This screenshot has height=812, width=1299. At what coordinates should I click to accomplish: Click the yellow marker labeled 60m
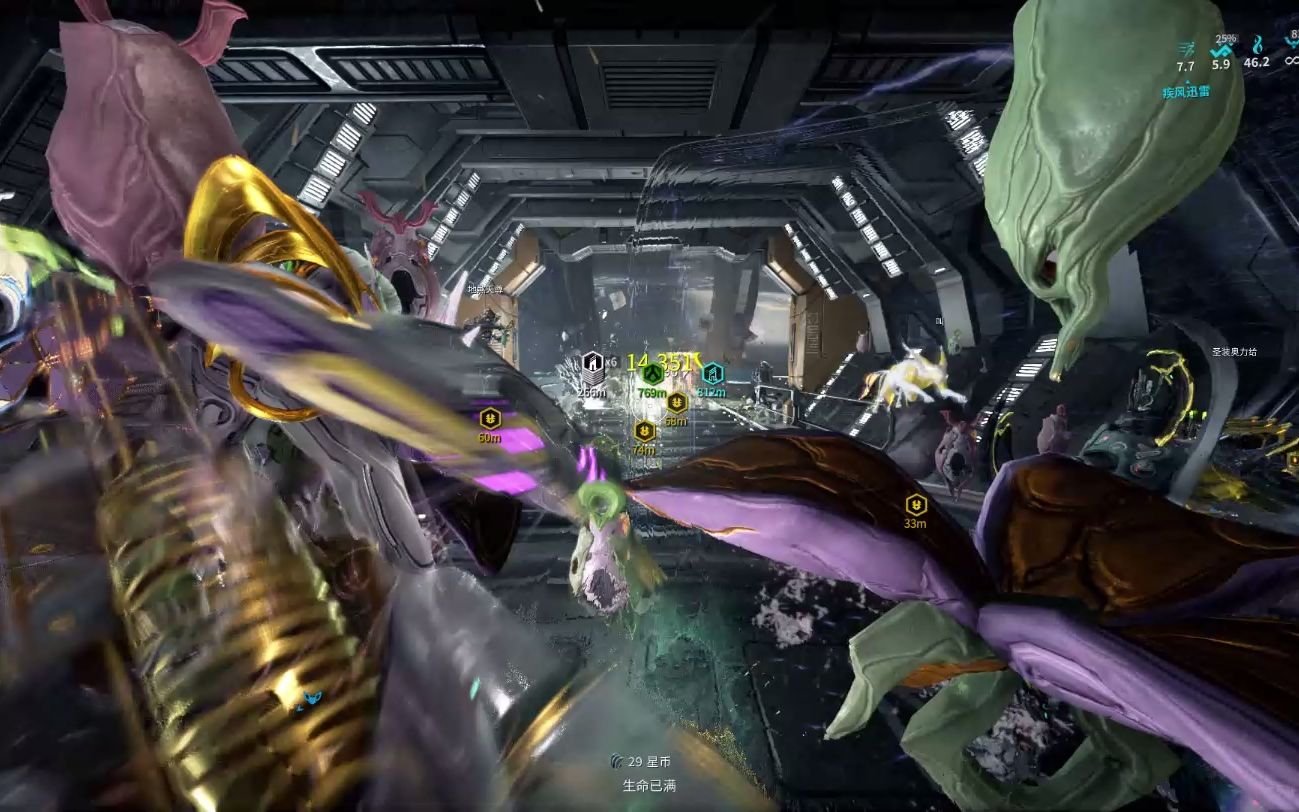click(489, 418)
